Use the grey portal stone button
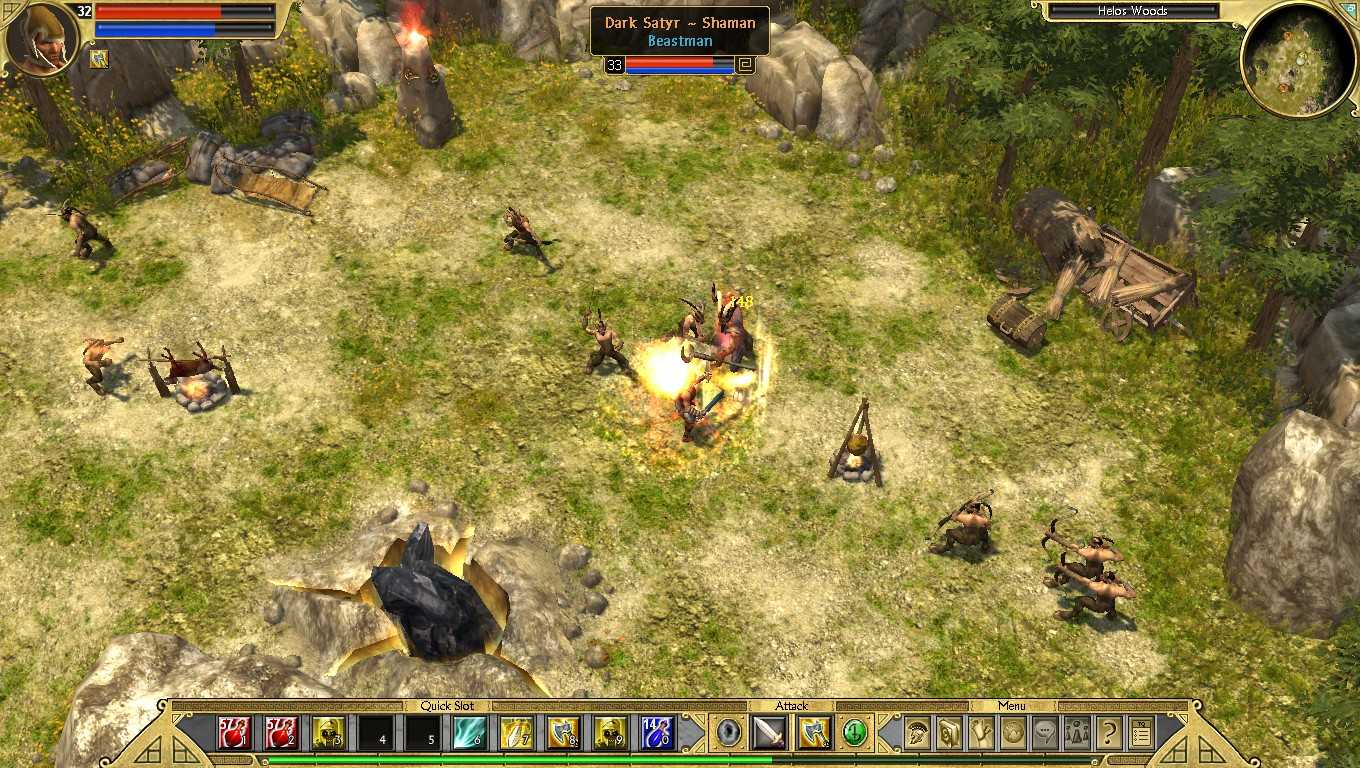The height and width of the screenshot is (768, 1360). tap(729, 733)
